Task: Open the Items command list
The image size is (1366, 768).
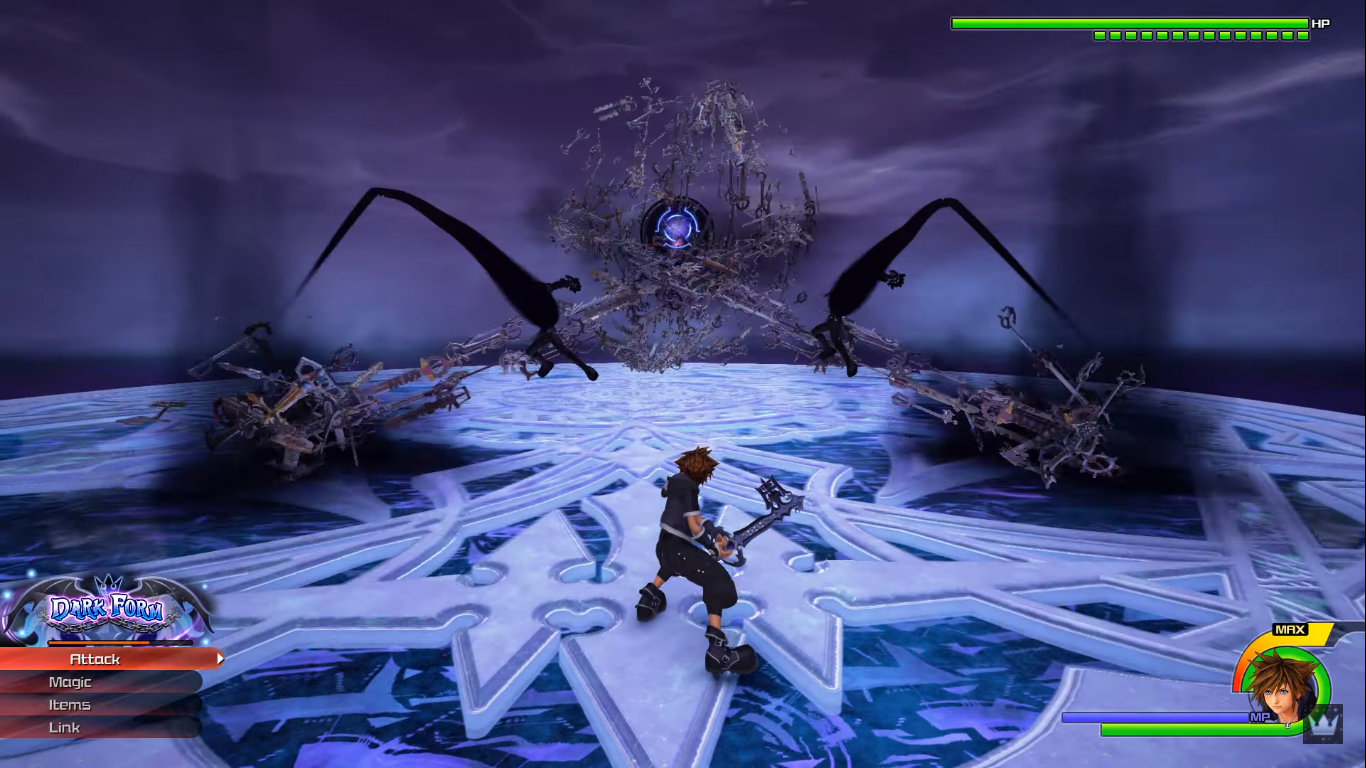Action: pyautogui.click(x=70, y=705)
